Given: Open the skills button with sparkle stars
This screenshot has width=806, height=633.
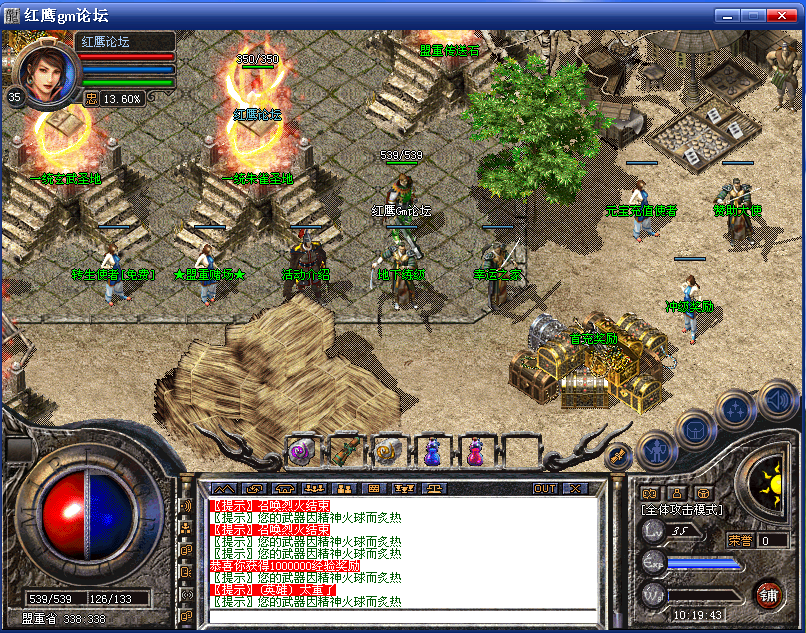Looking at the screenshot, I should tap(738, 411).
